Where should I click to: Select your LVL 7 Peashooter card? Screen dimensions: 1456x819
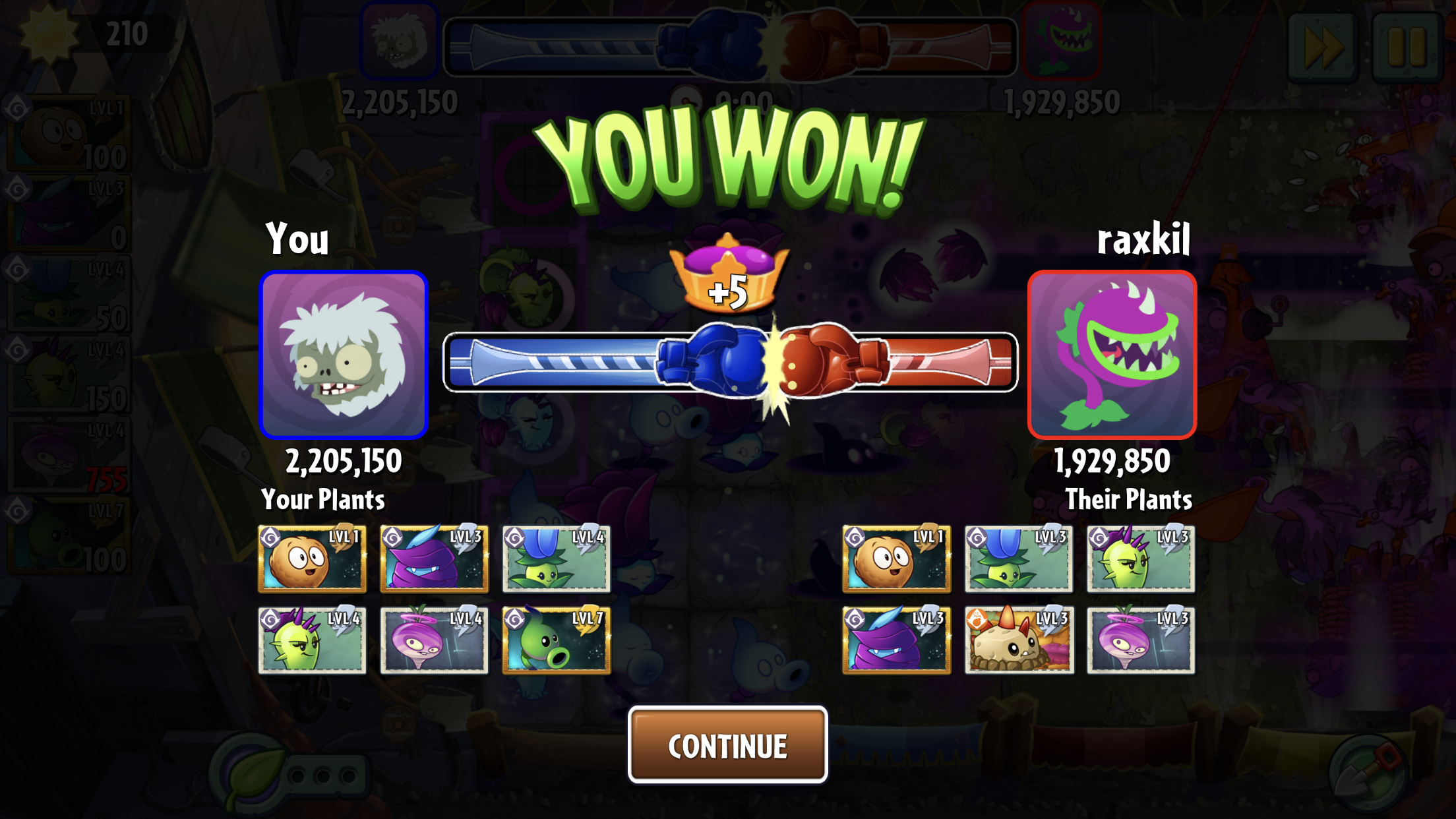pyautogui.click(x=556, y=640)
